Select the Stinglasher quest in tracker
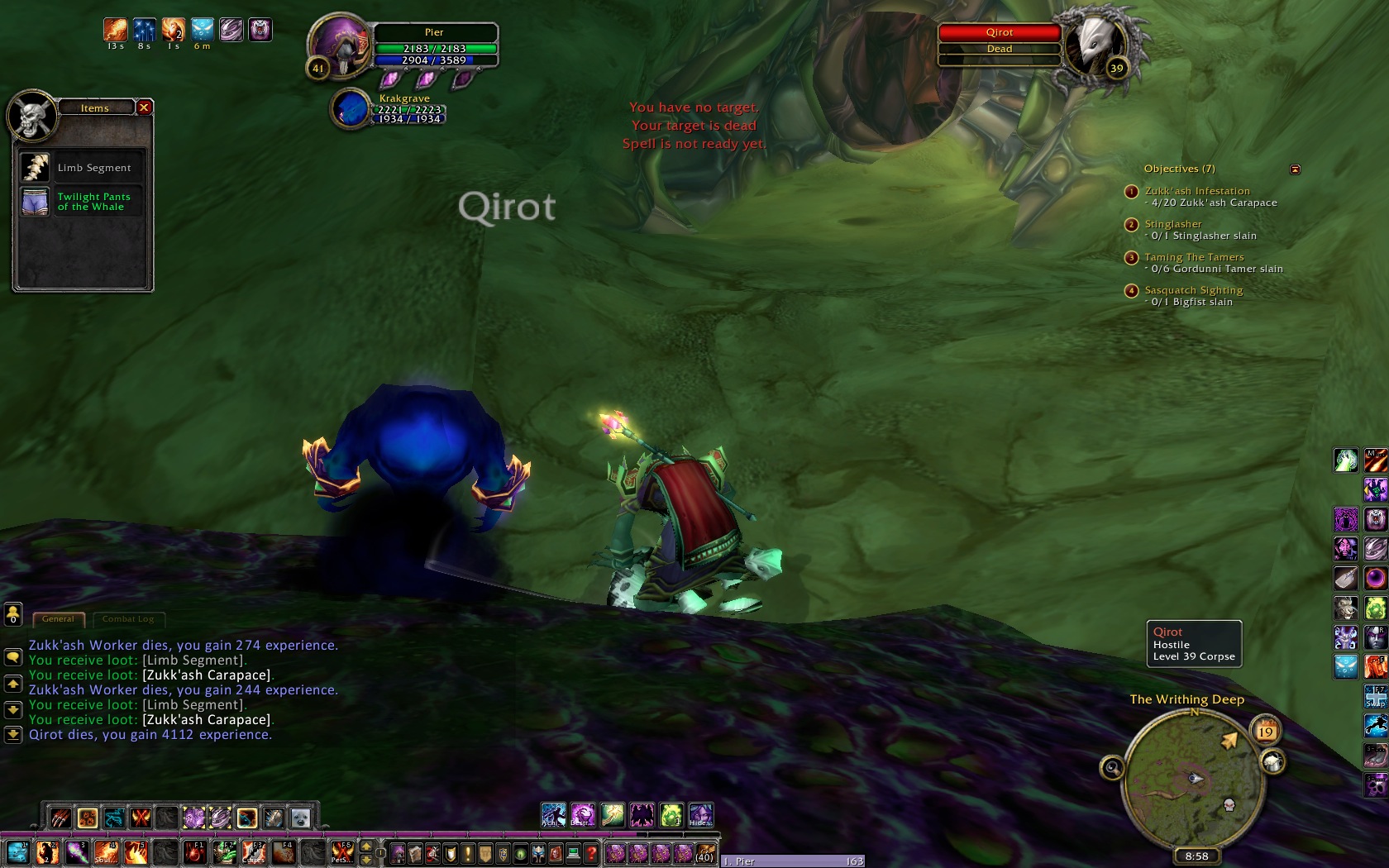 (1172, 224)
